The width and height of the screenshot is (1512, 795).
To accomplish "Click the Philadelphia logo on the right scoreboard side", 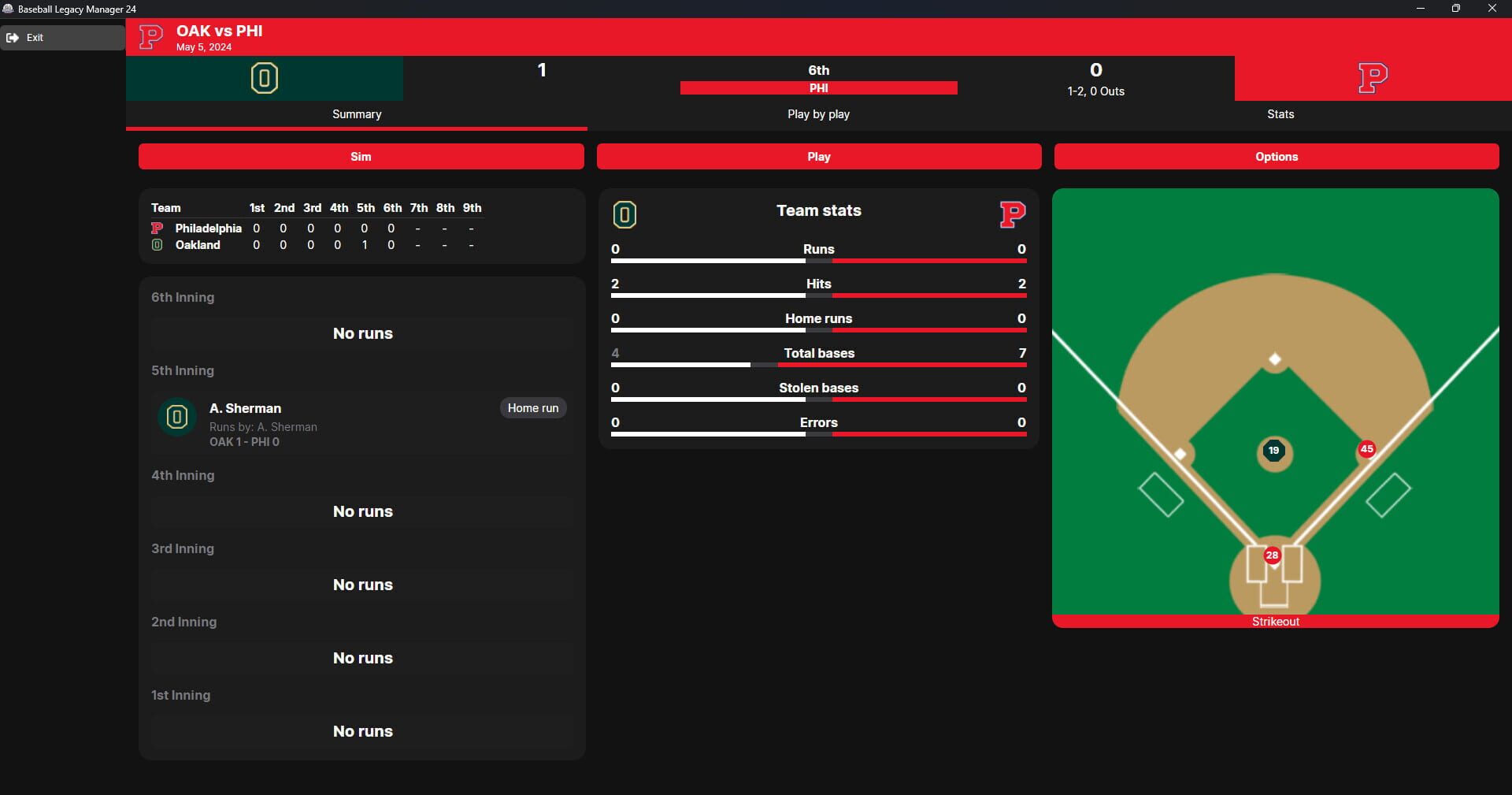I will pyautogui.click(x=1373, y=78).
